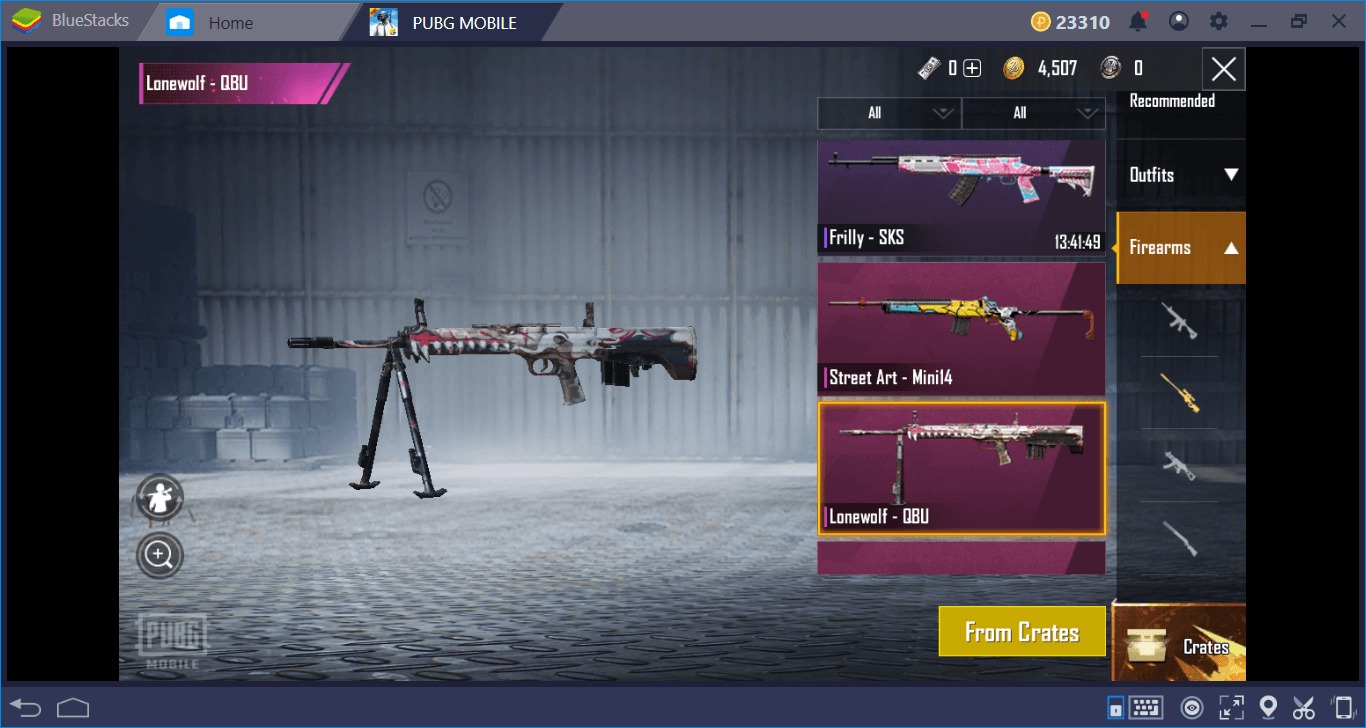
Task: Select the shotgun category icon
Action: pyautogui.click(x=1180, y=535)
